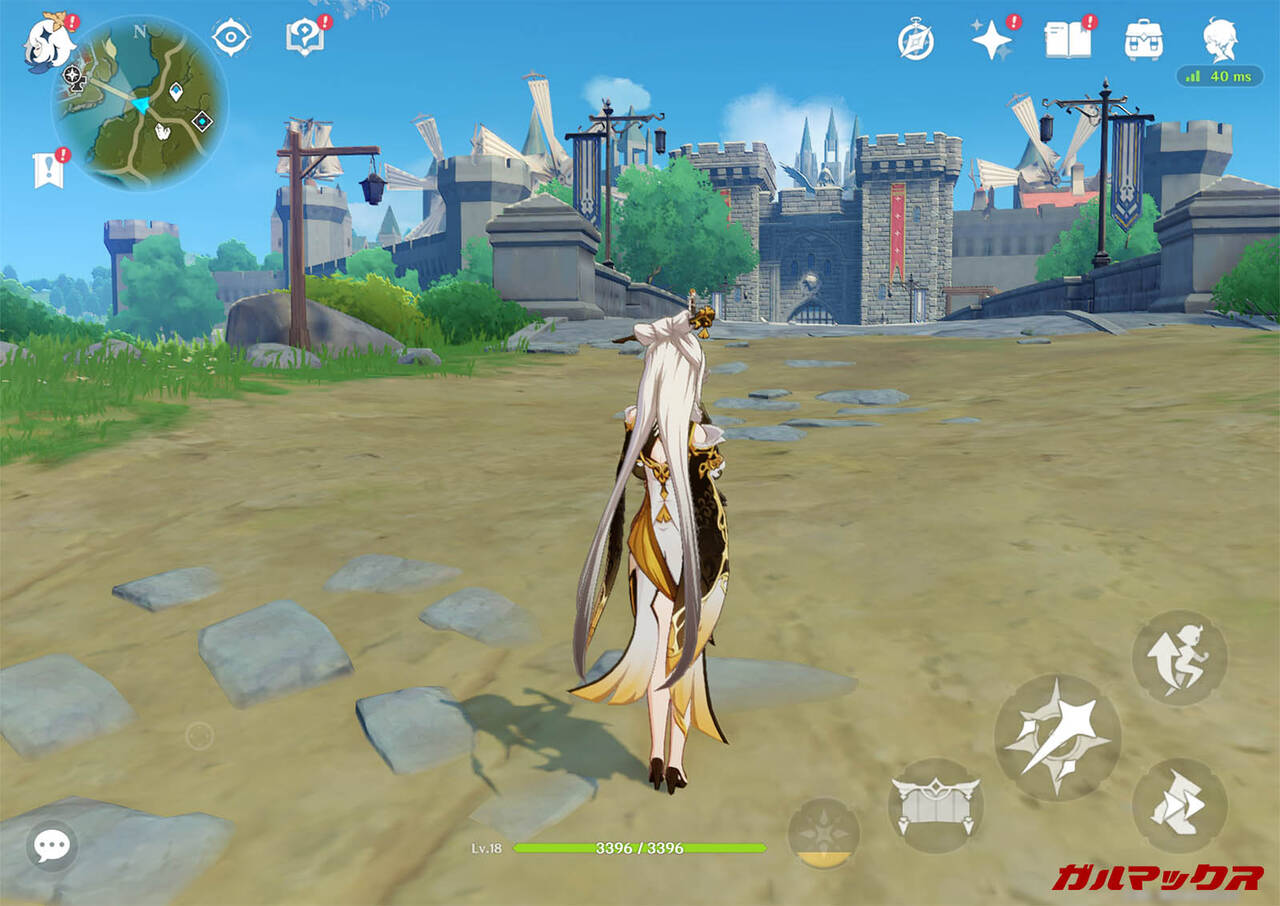Open the Wish star icon
The height and width of the screenshot is (906, 1280).
click(992, 40)
